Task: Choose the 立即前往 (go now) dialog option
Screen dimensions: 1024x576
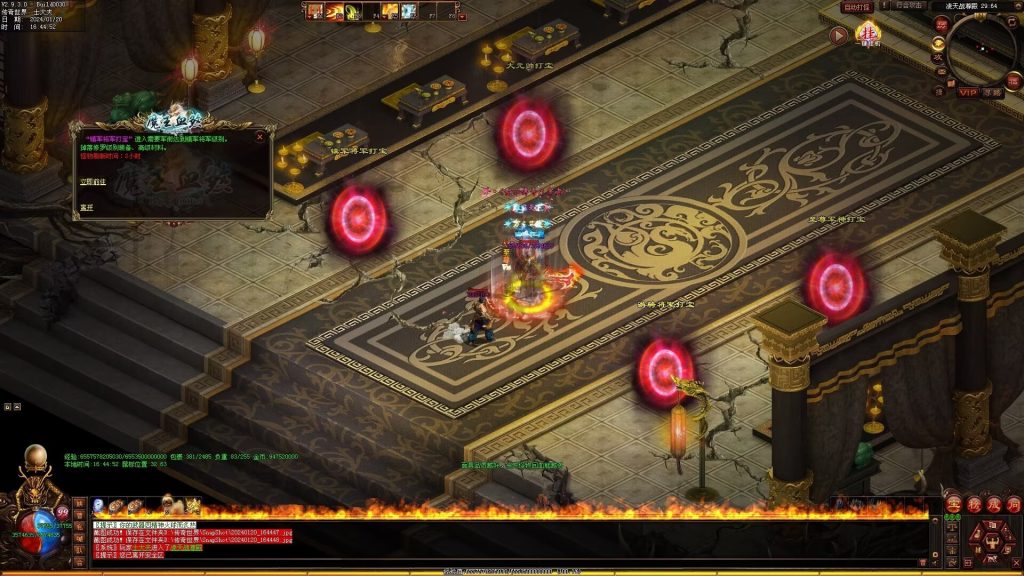Action: (92, 181)
